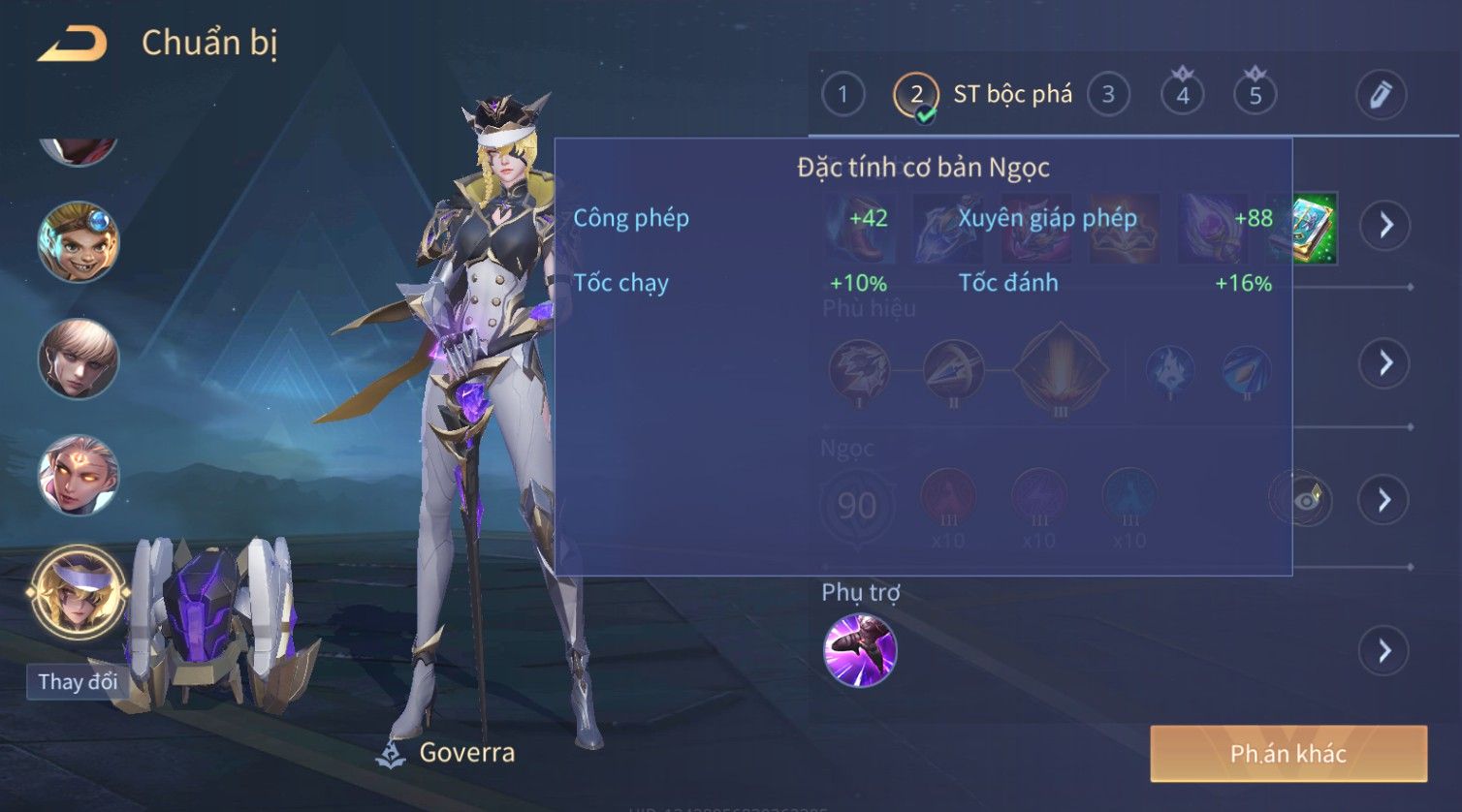Toggle the Ngọc stats eye icon
The height and width of the screenshot is (812, 1462).
[1304, 500]
